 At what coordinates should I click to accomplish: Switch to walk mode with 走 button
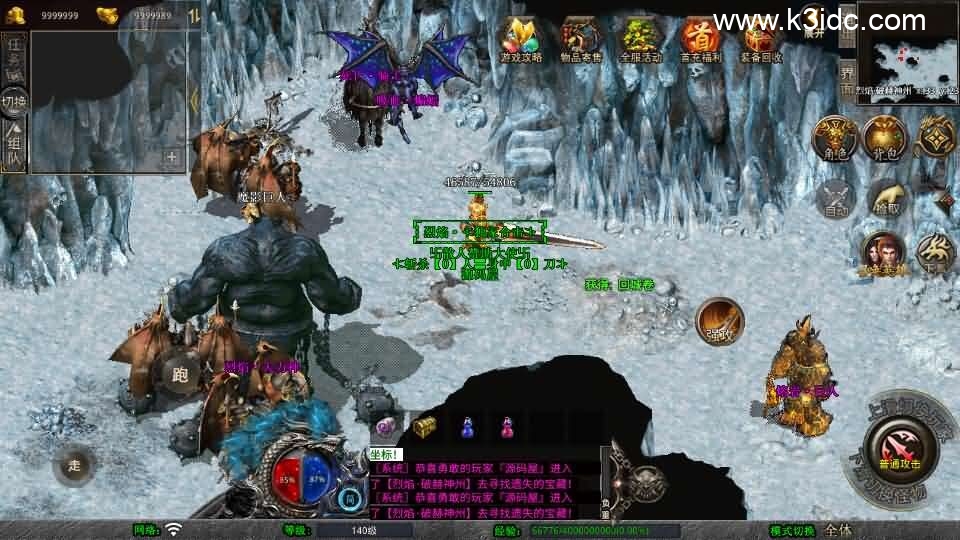pos(75,465)
